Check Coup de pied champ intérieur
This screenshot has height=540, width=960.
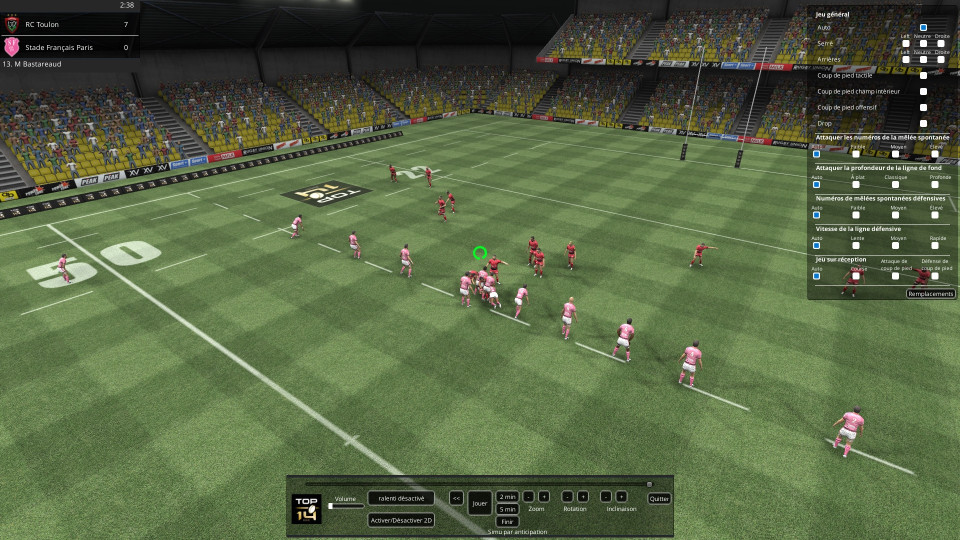(x=923, y=91)
